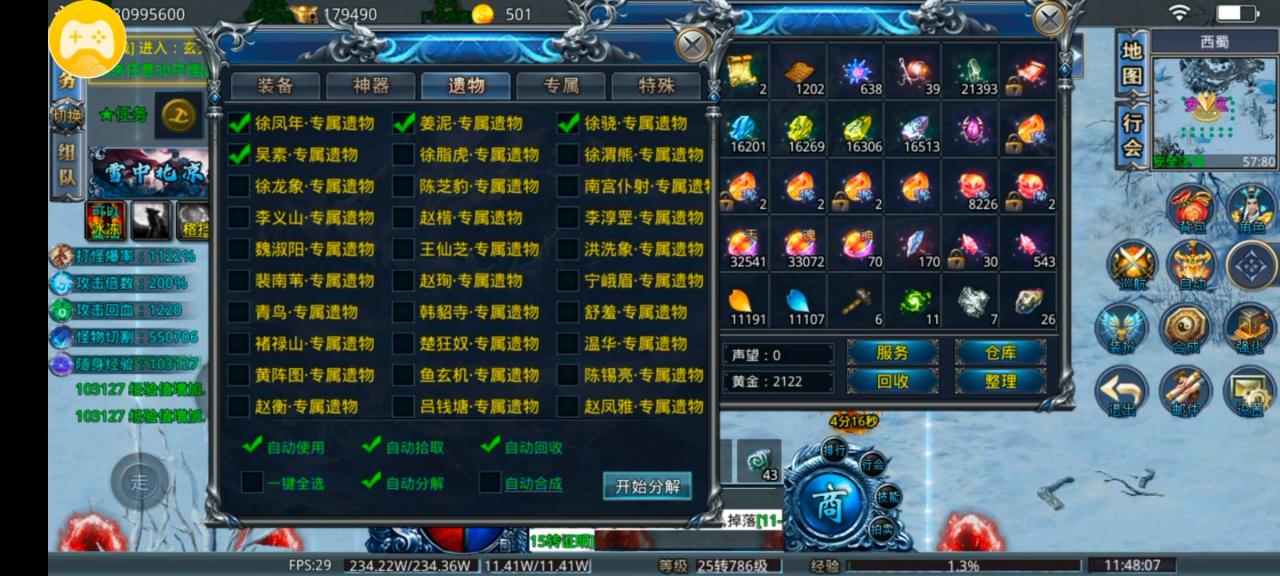
Task: Open the 邮件 mail icon
Action: (1185, 389)
